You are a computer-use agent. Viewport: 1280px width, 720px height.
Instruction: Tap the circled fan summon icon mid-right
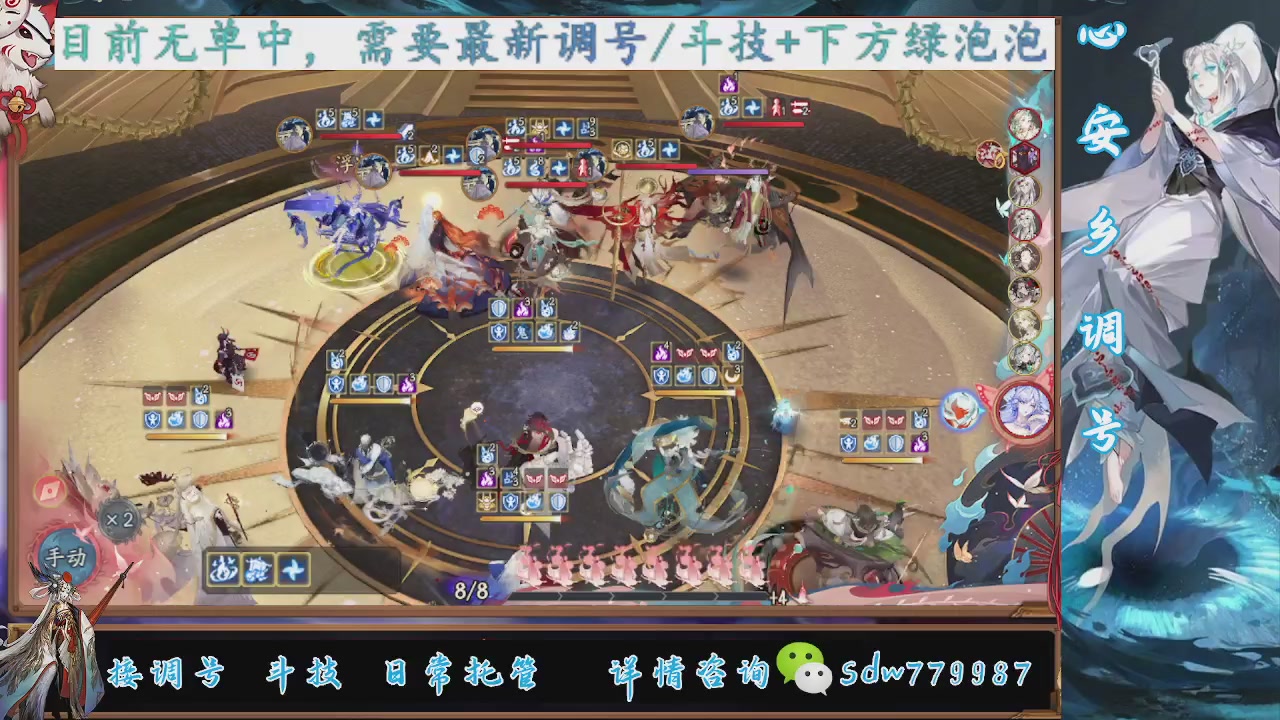963,410
